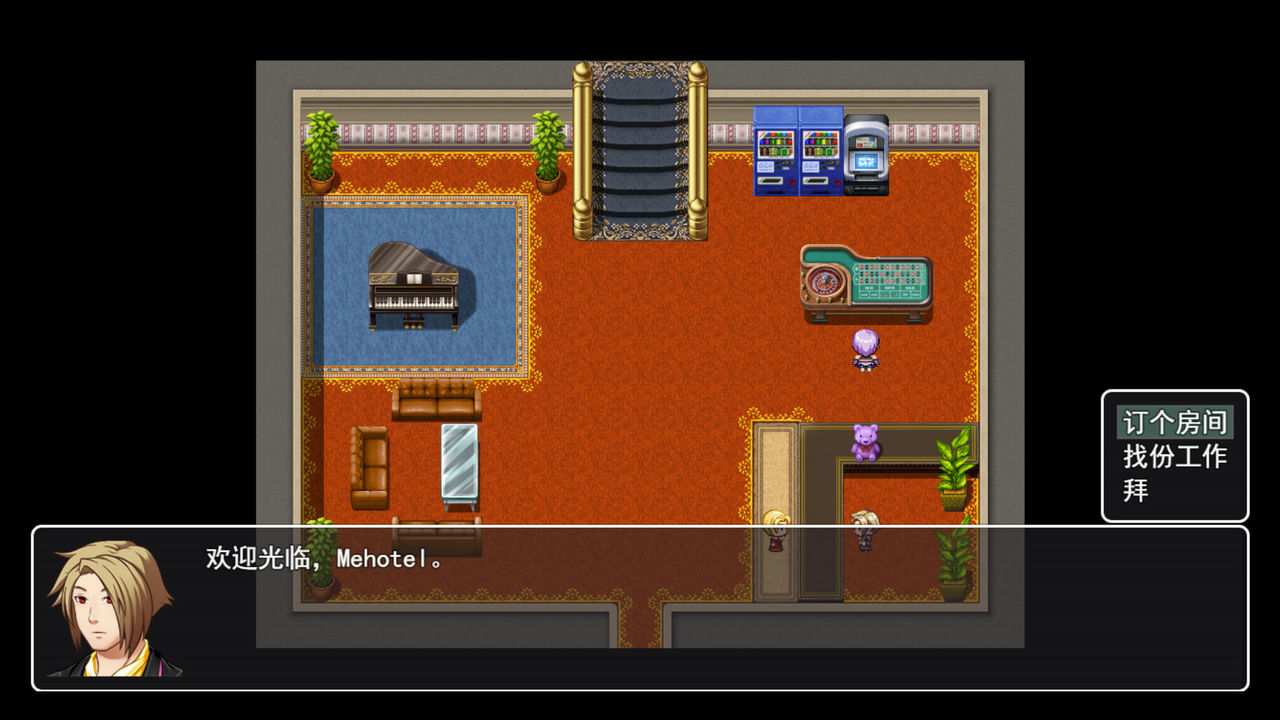Screen dimensions: 1280x720
Task: Advance the 欢迎光临 dialogue message box
Action: coord(640,608)
